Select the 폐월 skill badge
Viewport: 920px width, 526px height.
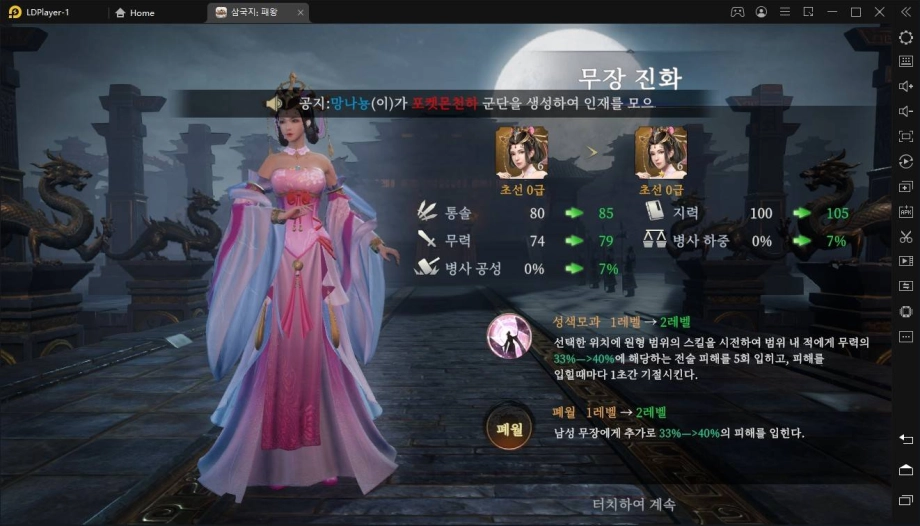click(x=508, y=427)
